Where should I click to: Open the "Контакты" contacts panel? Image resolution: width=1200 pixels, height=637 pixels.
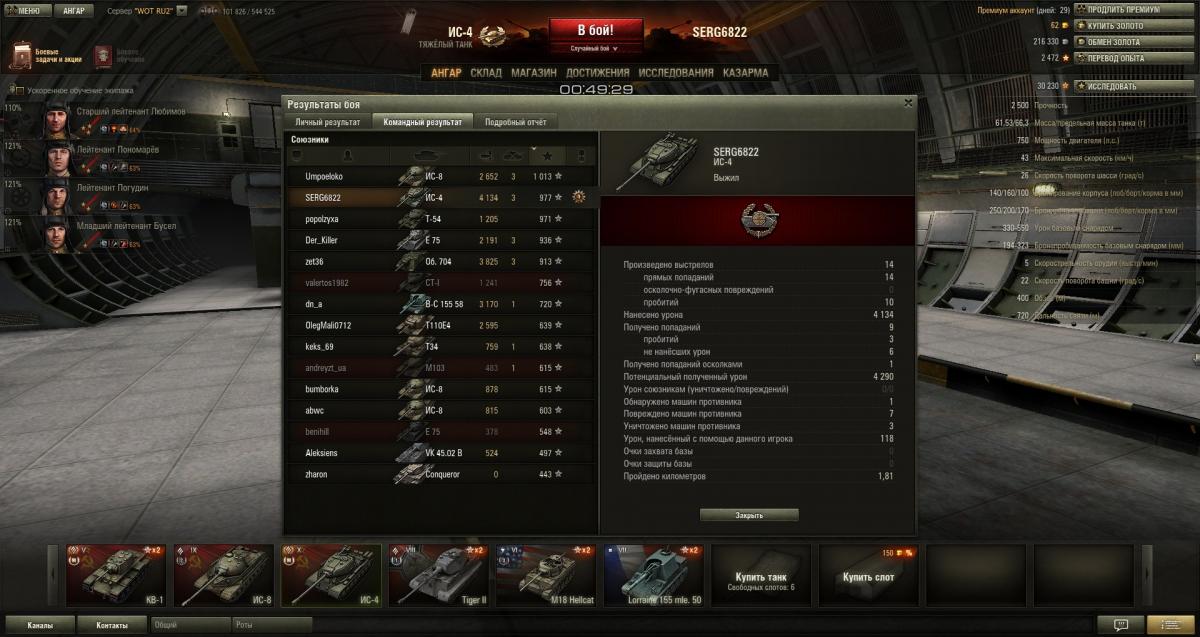pos(112,625)
